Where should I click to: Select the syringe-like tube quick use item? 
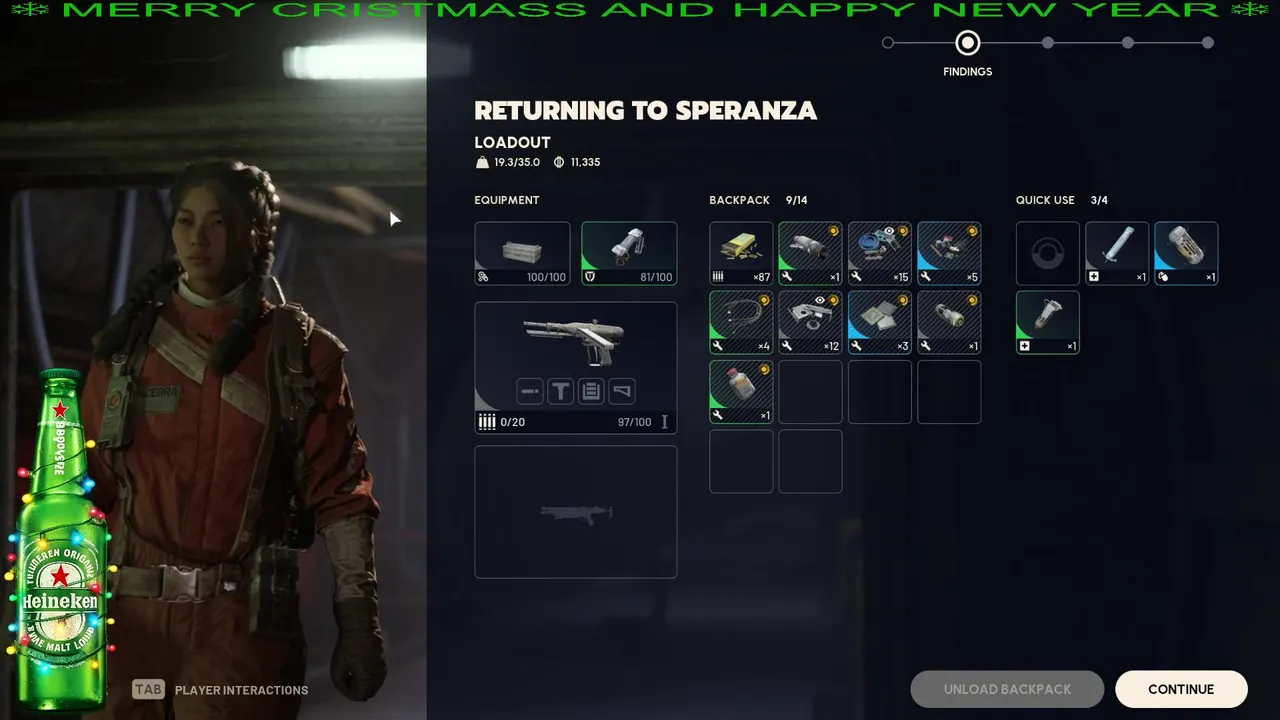(1117, 253)
